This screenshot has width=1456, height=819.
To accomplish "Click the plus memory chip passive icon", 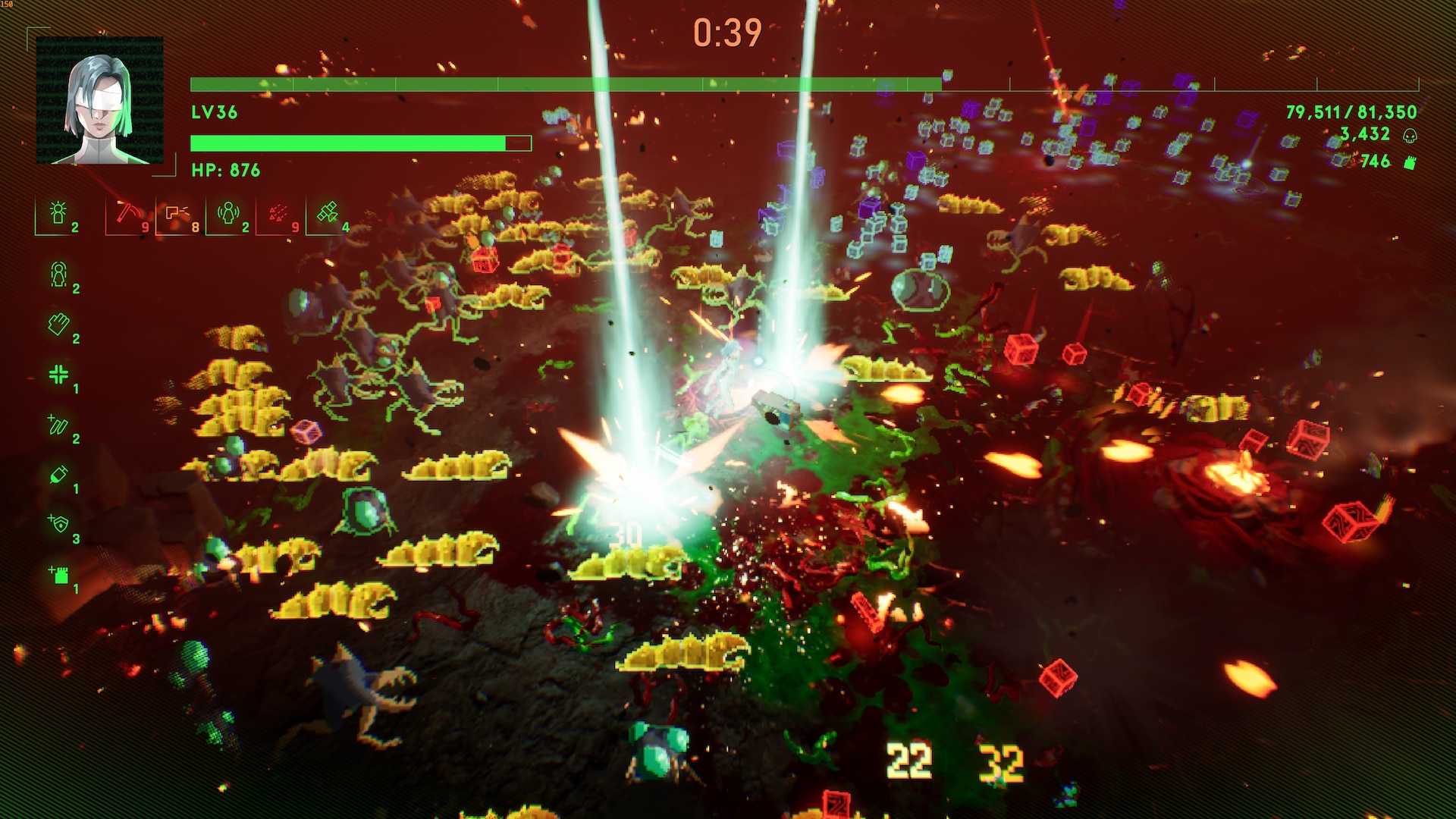I will 58,575.
